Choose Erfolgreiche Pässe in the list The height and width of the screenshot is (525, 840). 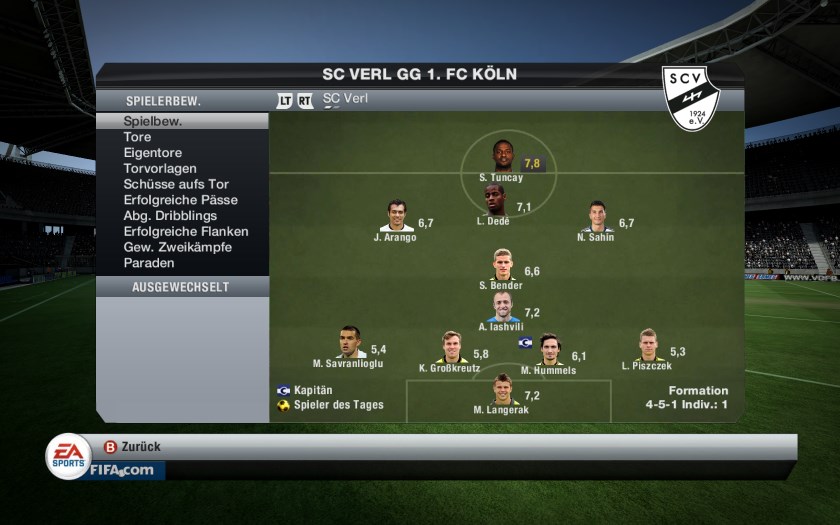pyautogui.click(x=180, y=200)
